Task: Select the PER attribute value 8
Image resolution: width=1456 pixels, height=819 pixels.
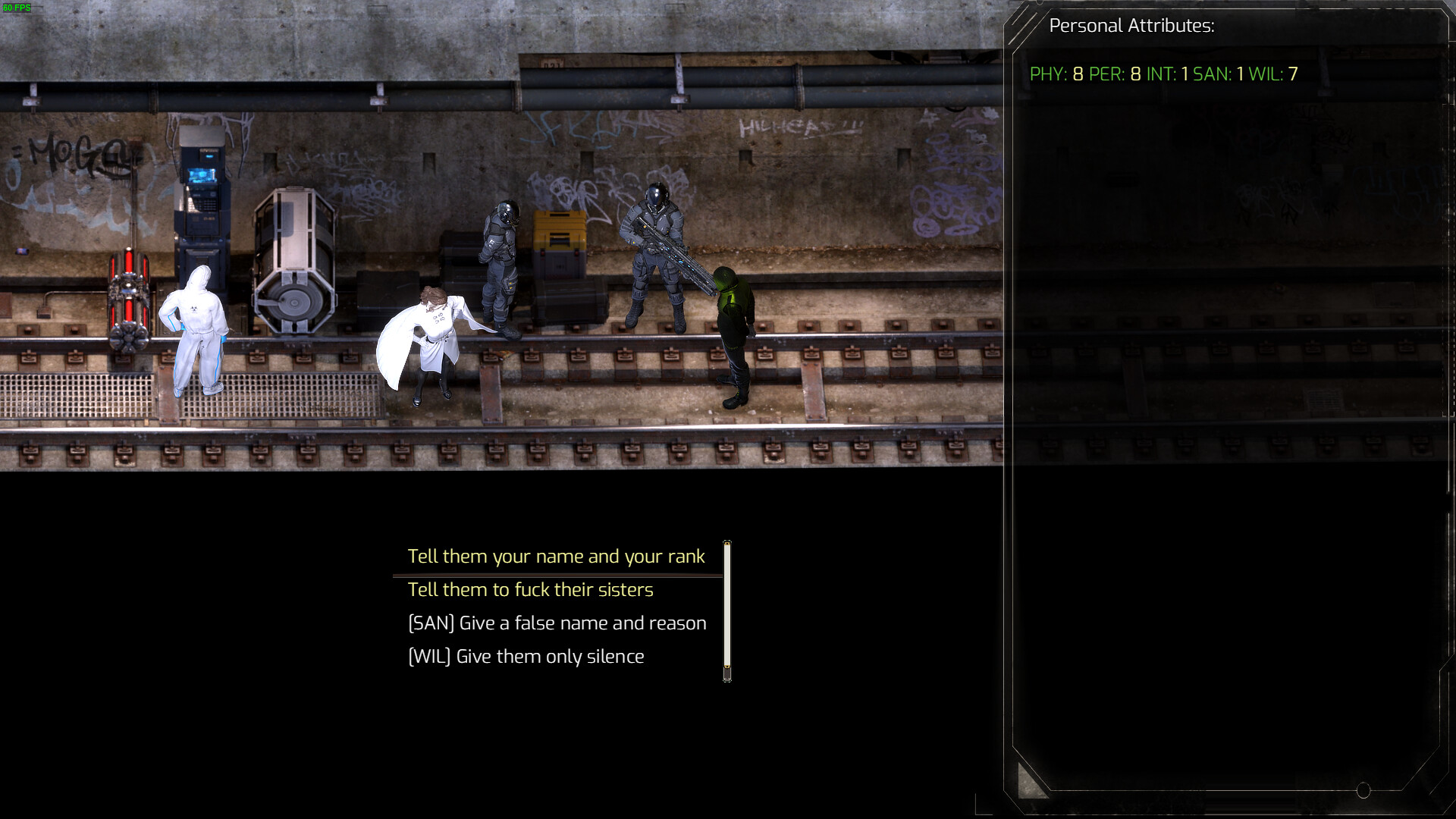Action: [1115, 75]
